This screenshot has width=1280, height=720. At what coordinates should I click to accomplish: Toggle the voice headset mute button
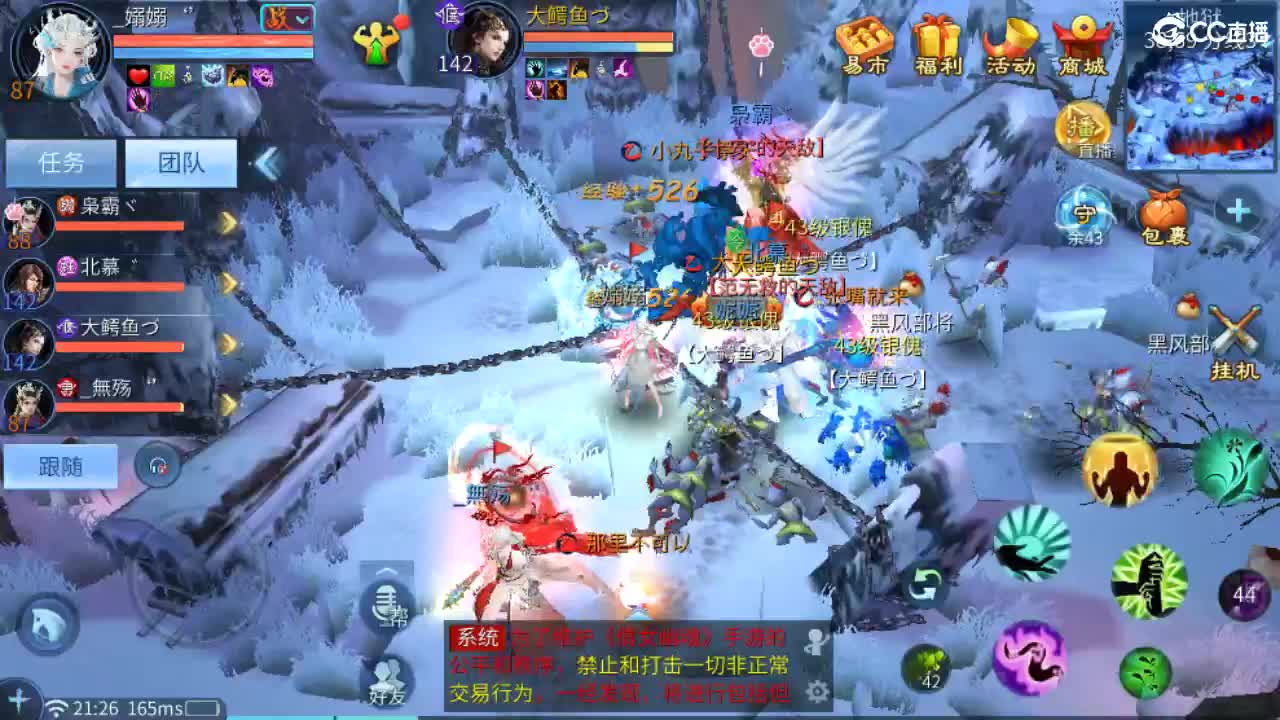coord(155,463)
